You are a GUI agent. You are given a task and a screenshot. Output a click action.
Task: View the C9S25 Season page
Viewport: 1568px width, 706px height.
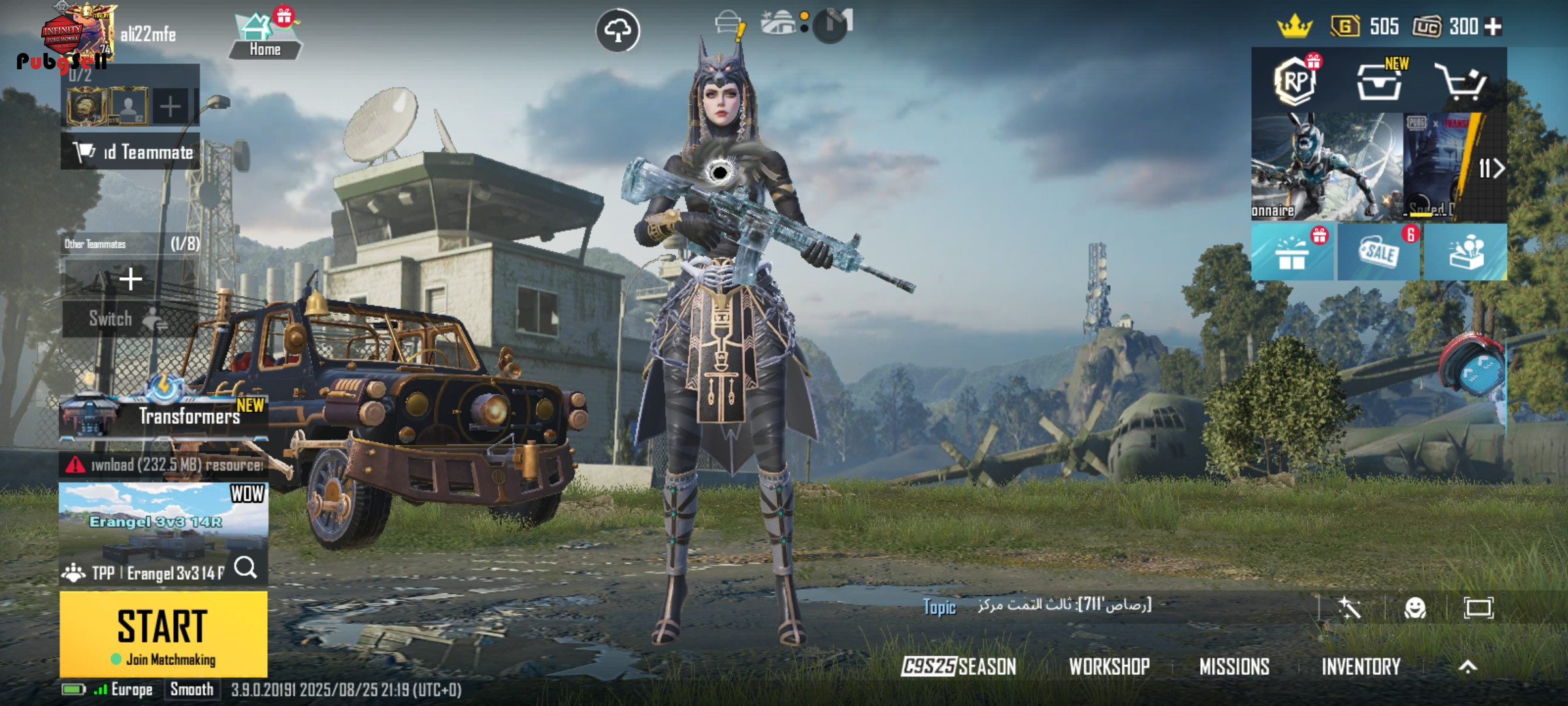[x=958, y=667]
